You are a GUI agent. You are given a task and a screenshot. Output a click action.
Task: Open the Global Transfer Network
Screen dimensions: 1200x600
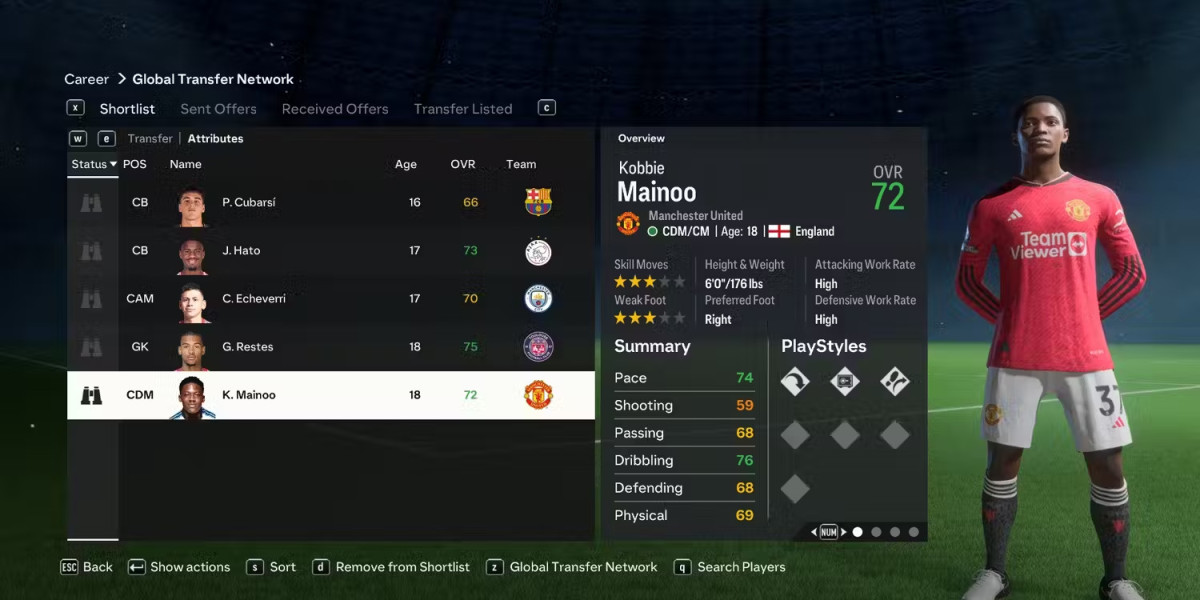[x=573, y=567]
